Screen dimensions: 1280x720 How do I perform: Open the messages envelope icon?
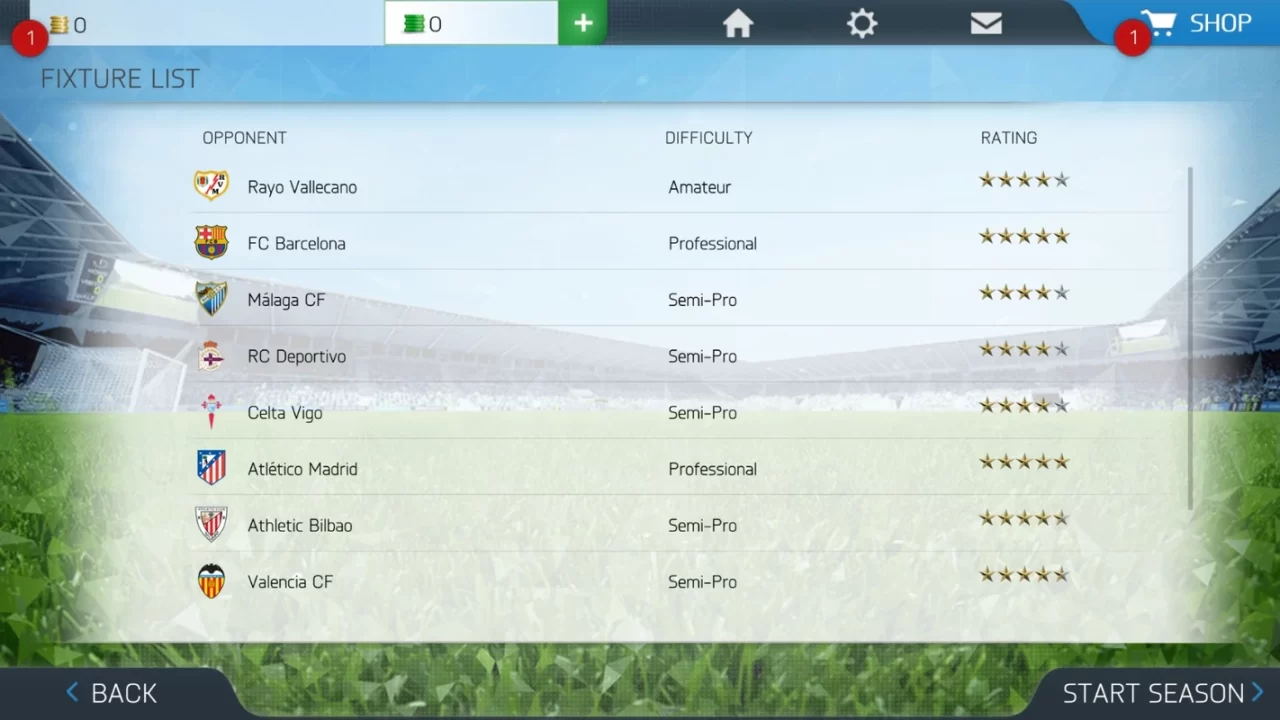click(x=986, y=23)
